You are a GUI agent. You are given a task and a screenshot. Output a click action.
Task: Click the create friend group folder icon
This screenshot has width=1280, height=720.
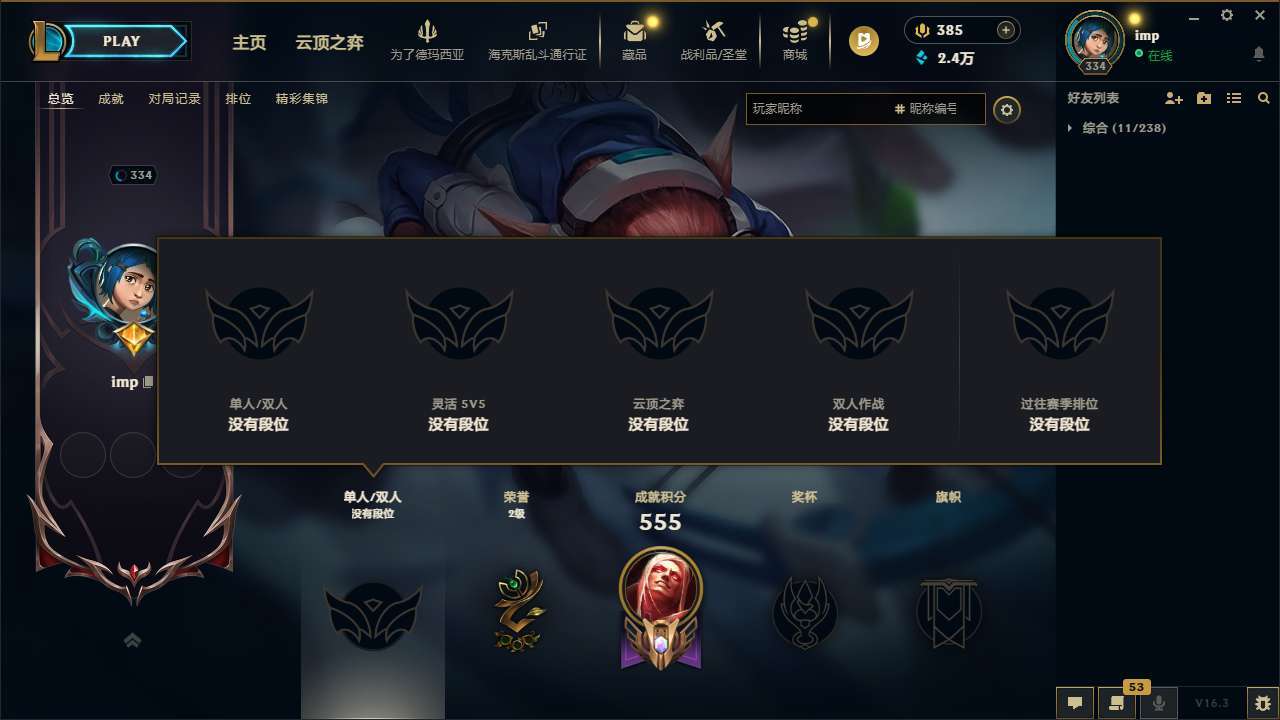pyautogui.click(x=1203, y=98)
